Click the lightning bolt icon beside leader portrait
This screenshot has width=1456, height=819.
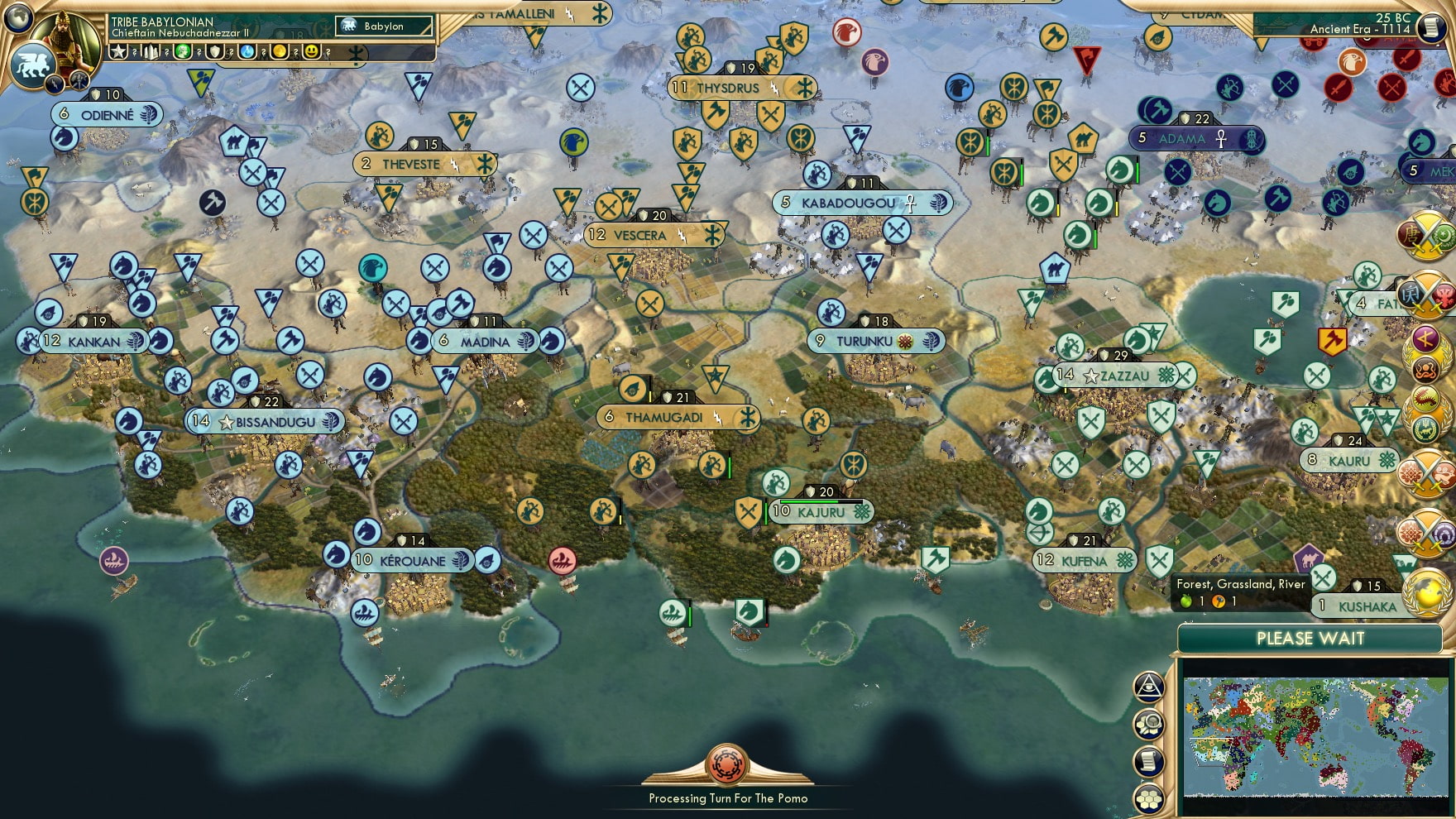tap(53, 83)
